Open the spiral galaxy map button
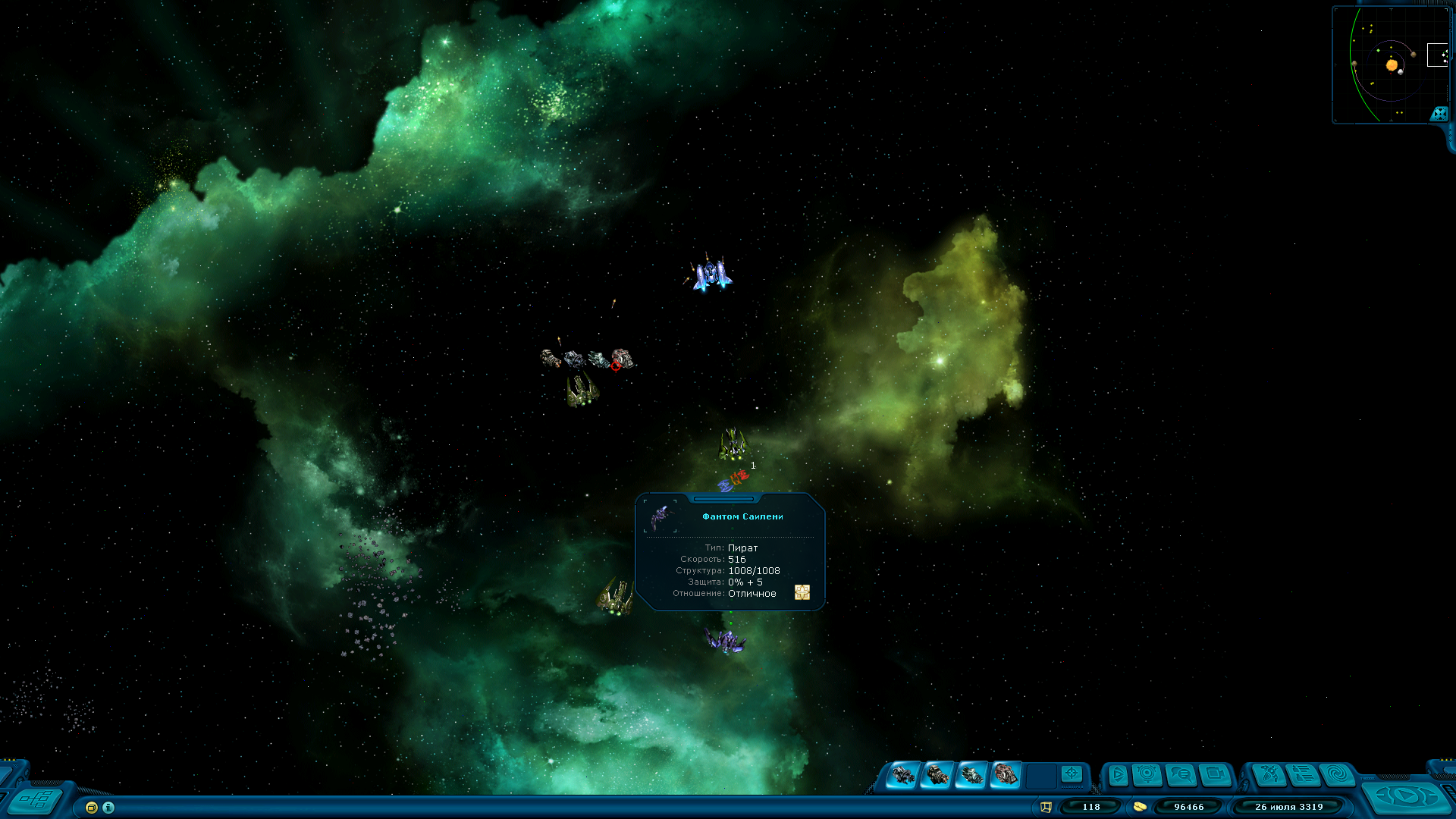The width and height of the screenshot is (1456, 819). pyautogui.click(x=1338, y=775)
